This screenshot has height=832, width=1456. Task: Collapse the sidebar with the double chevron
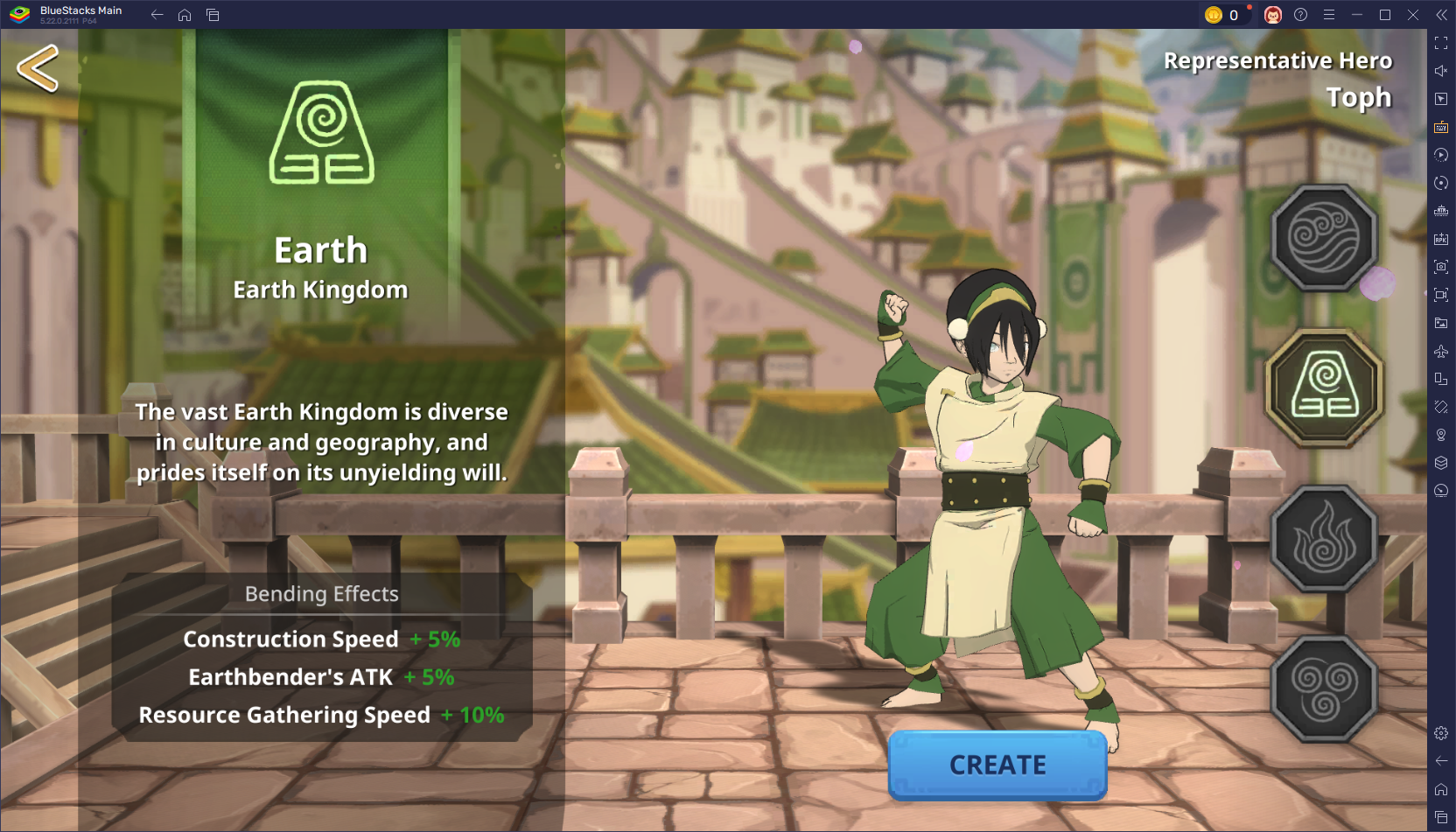pos(1440,14)
